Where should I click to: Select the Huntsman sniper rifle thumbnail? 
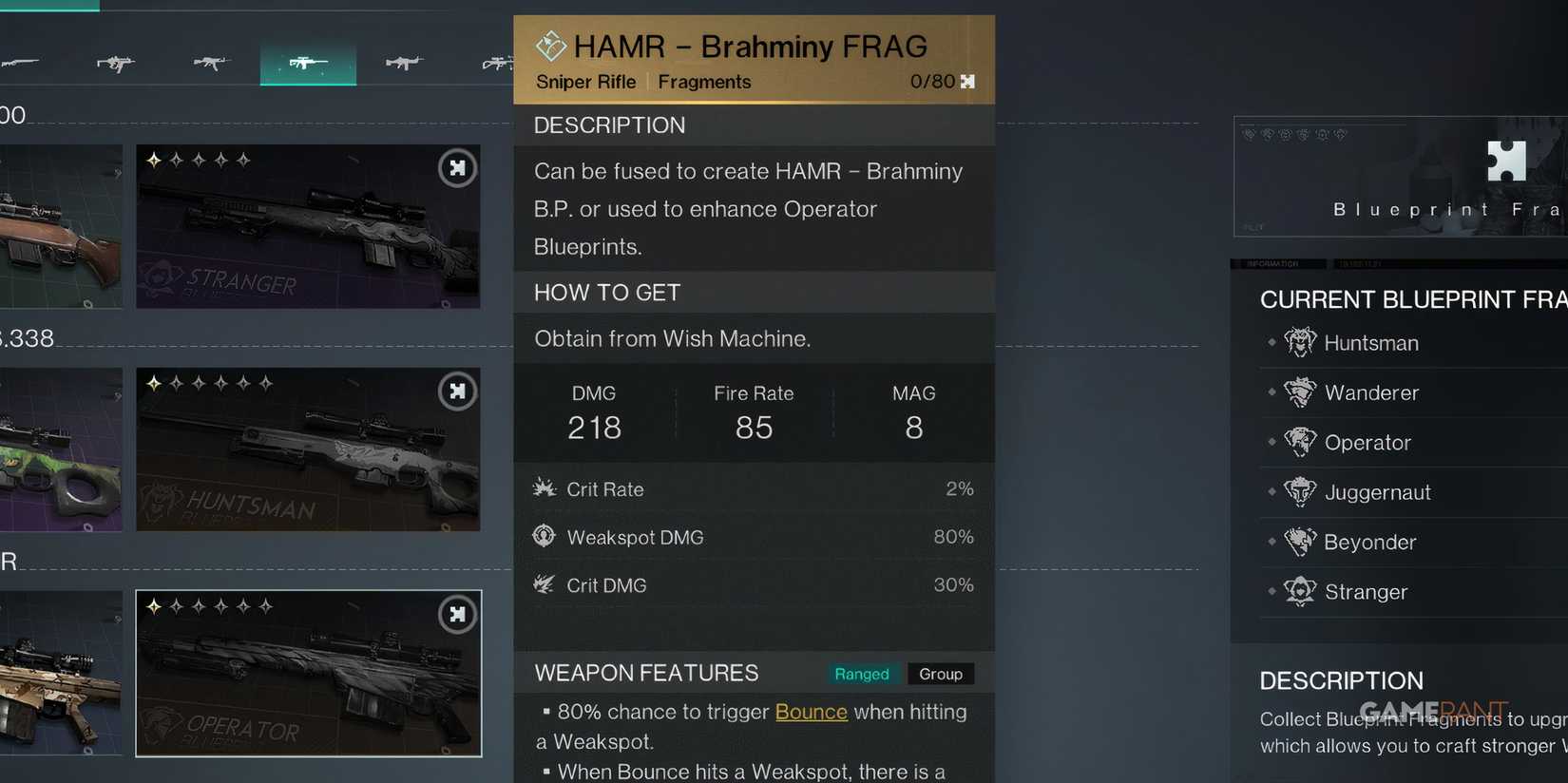308,449
